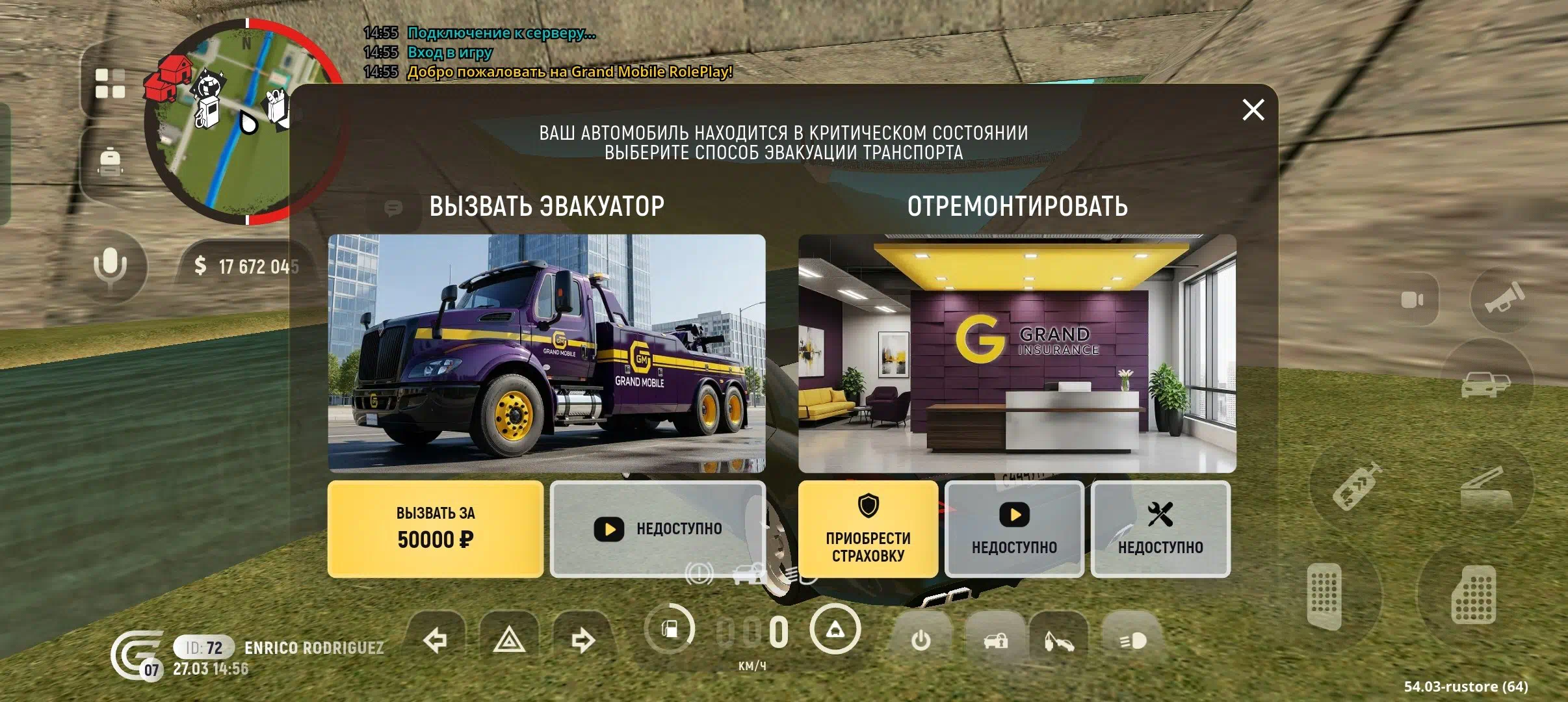The image size is (1568, 702).
Task: Click the unavailable wrench repair button
Action: click(x=1160, y=528)
